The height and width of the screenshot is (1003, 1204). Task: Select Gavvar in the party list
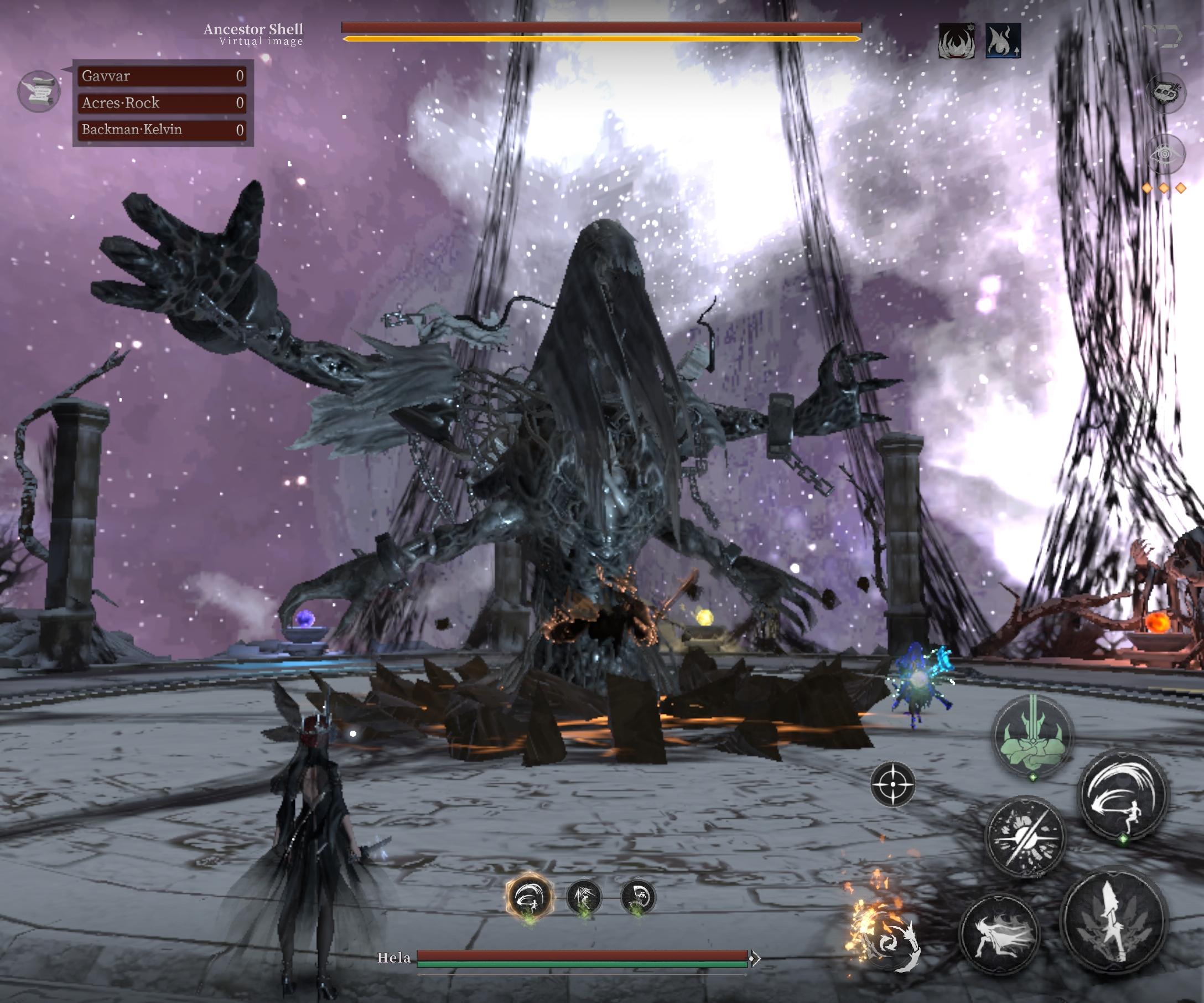[x=163, y=76]
